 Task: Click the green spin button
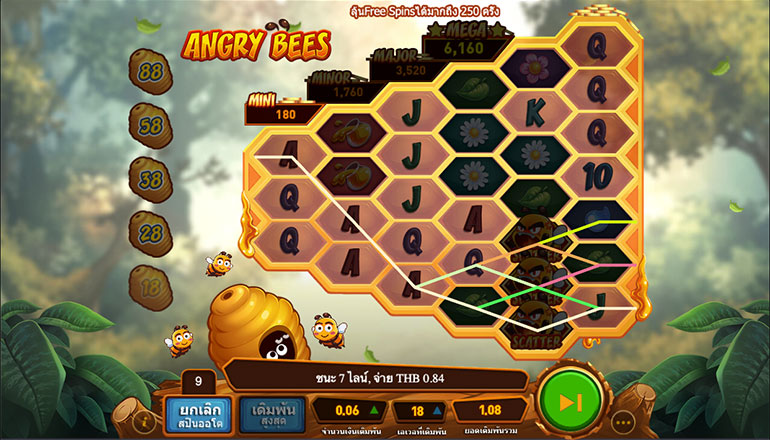[x=568, y=402]
